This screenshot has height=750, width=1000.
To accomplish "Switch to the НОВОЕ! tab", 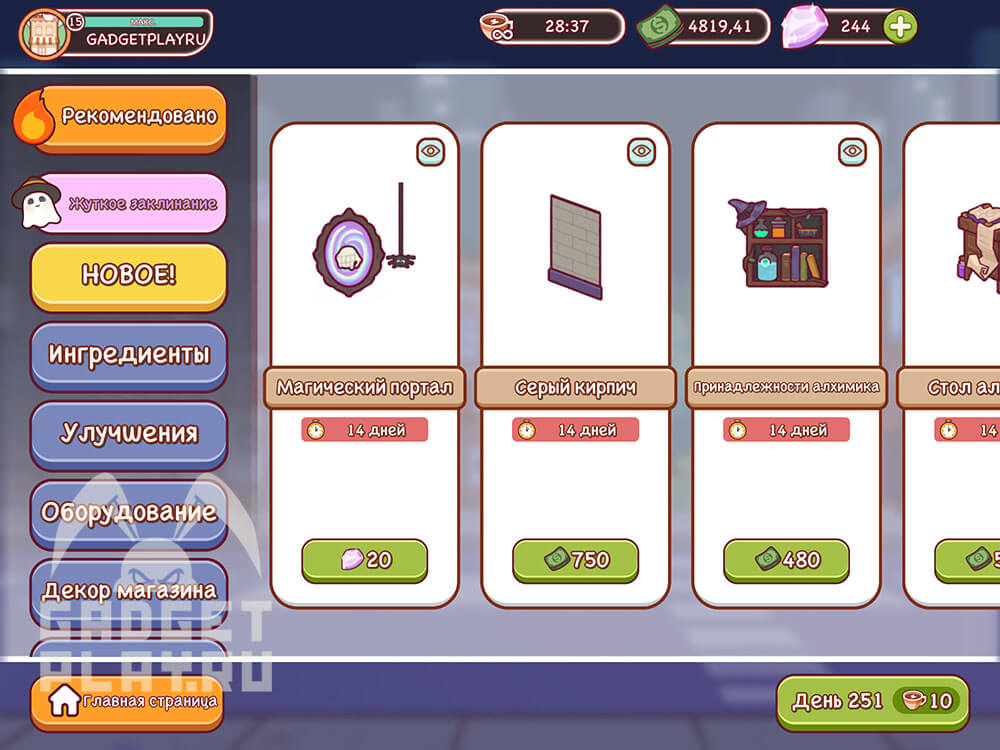I will point(128,276).
